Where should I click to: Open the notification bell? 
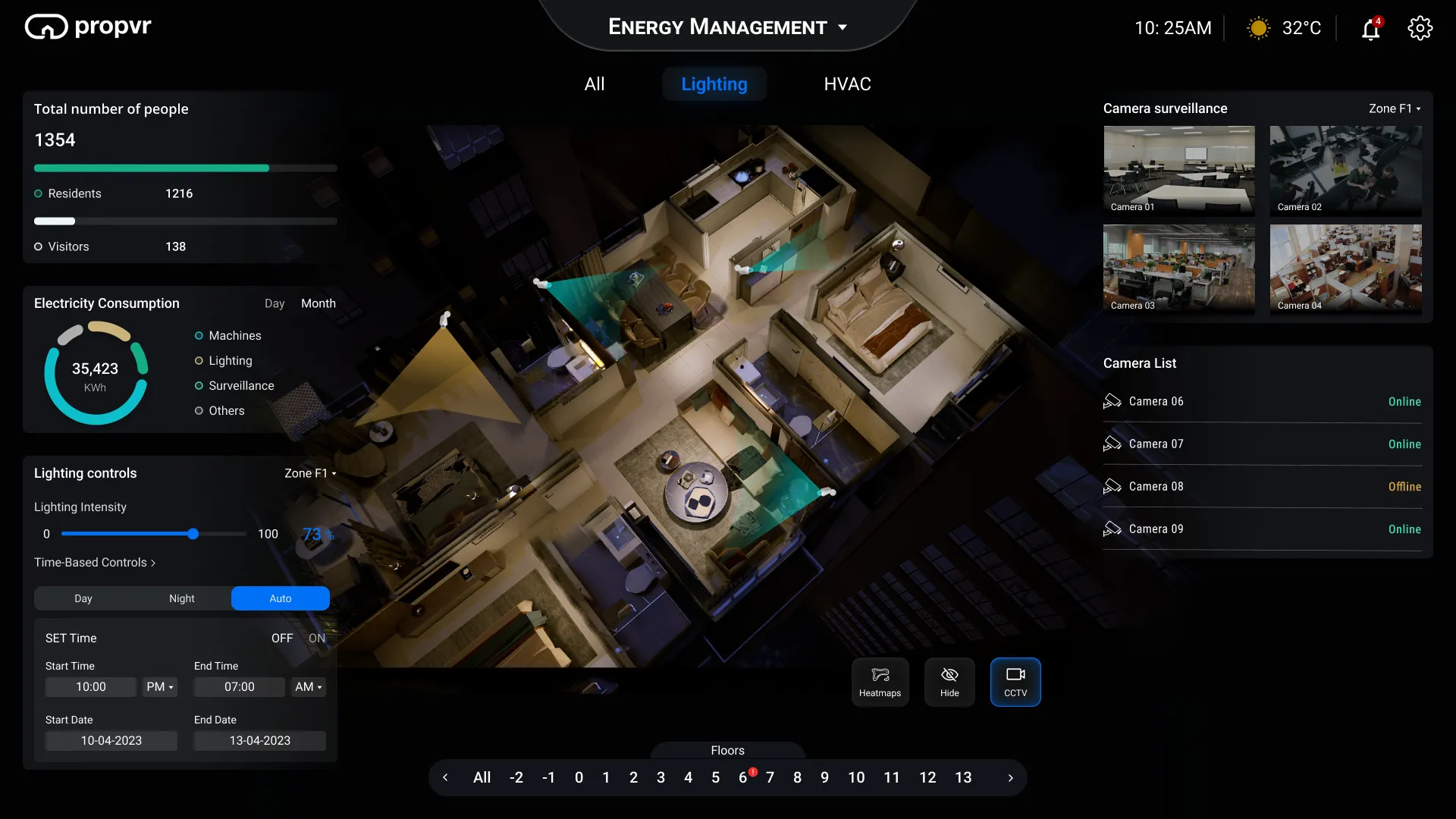[1371, 28]
